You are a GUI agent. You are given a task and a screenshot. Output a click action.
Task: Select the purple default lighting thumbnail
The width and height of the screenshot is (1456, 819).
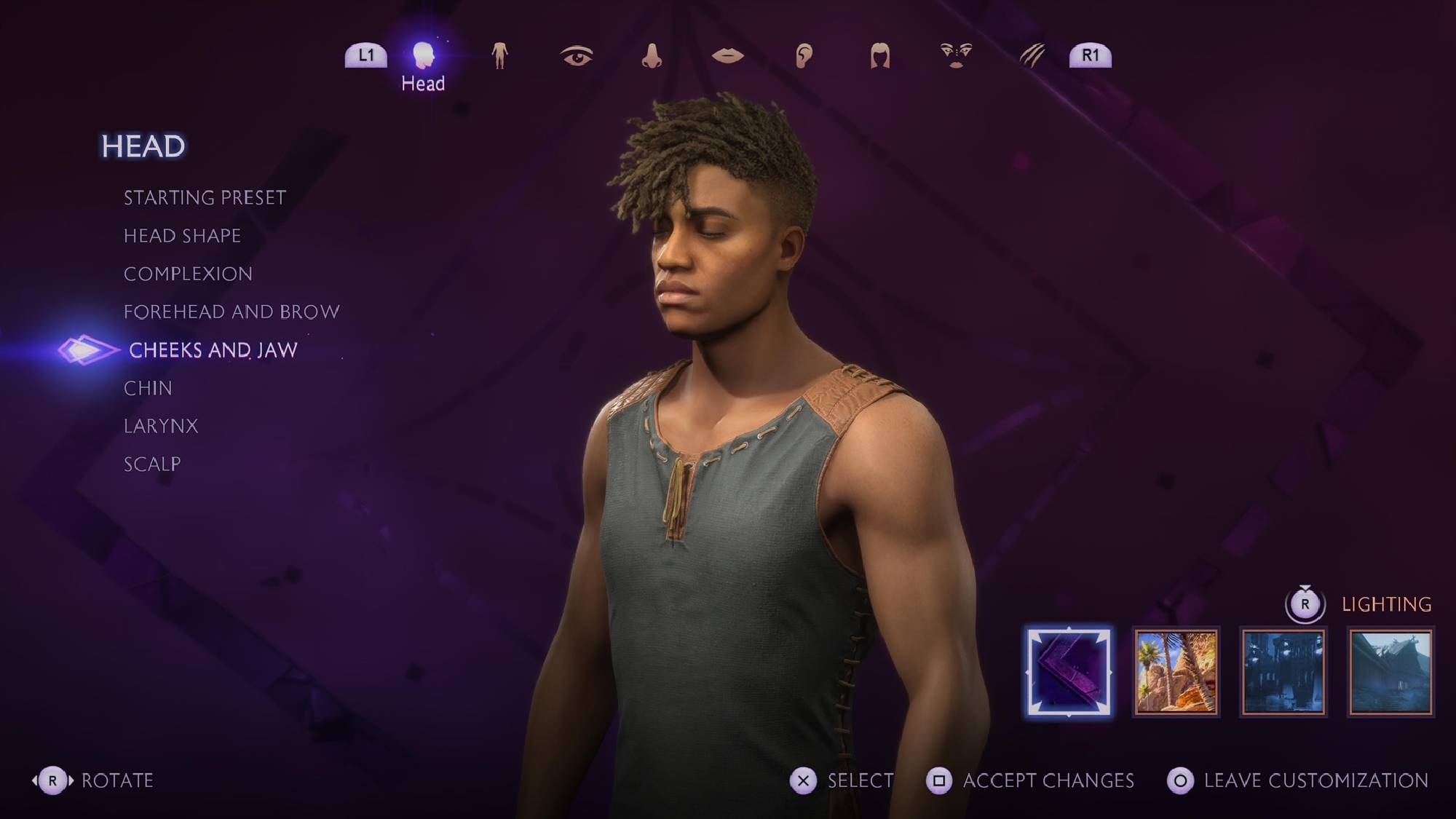(x=1069, y=672)
